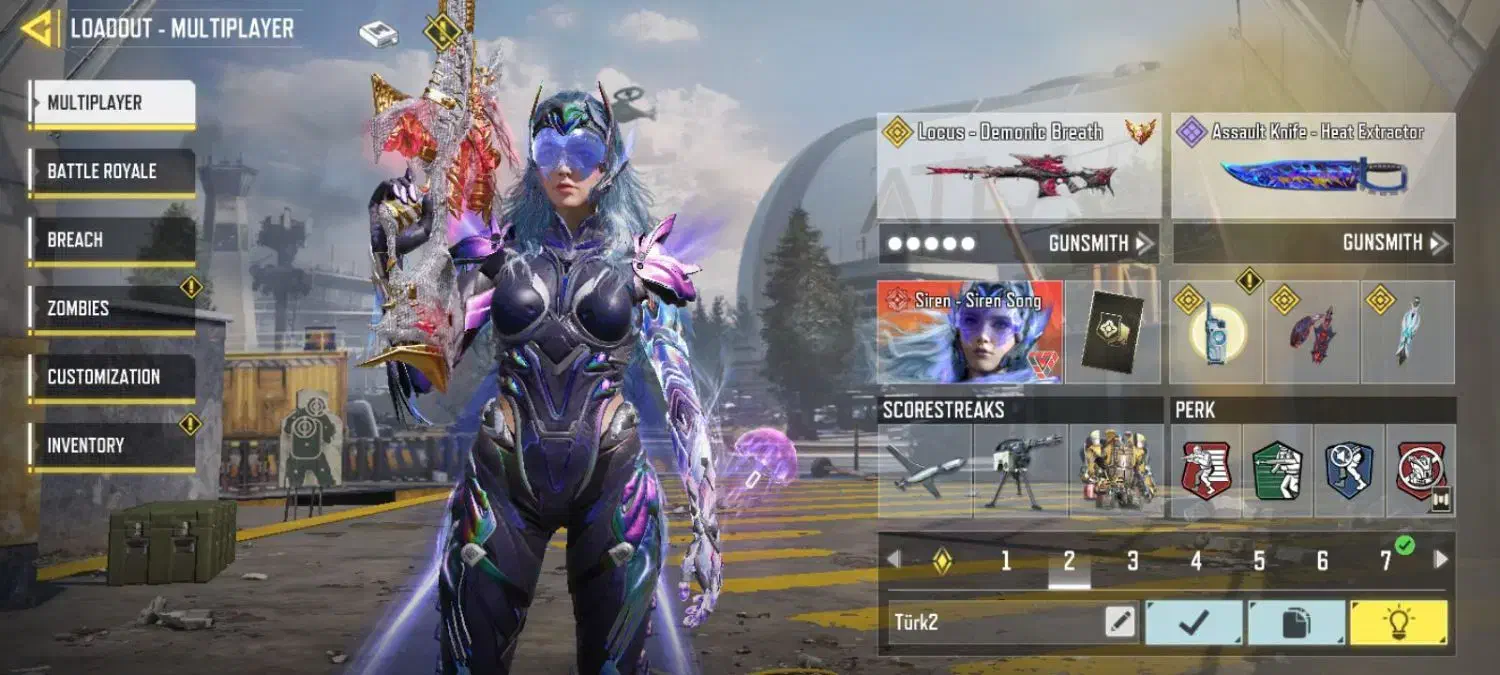Go to the next loadout page arrow

click(x=1441, y=560)
